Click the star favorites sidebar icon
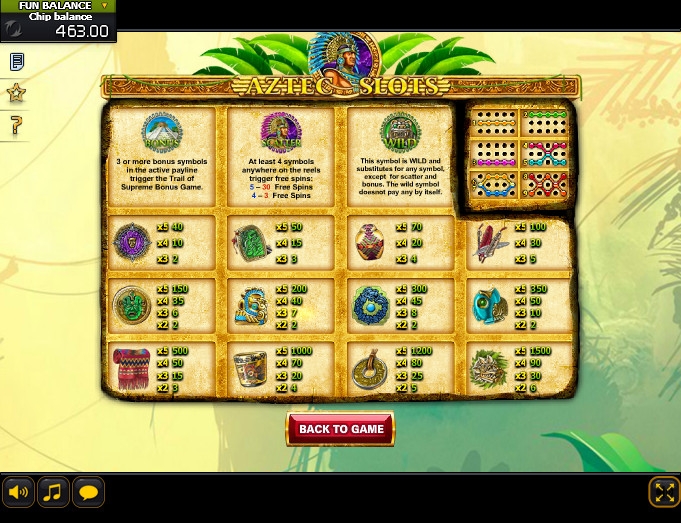The width and height of the screenshot is (681, 523). [16, 93]
